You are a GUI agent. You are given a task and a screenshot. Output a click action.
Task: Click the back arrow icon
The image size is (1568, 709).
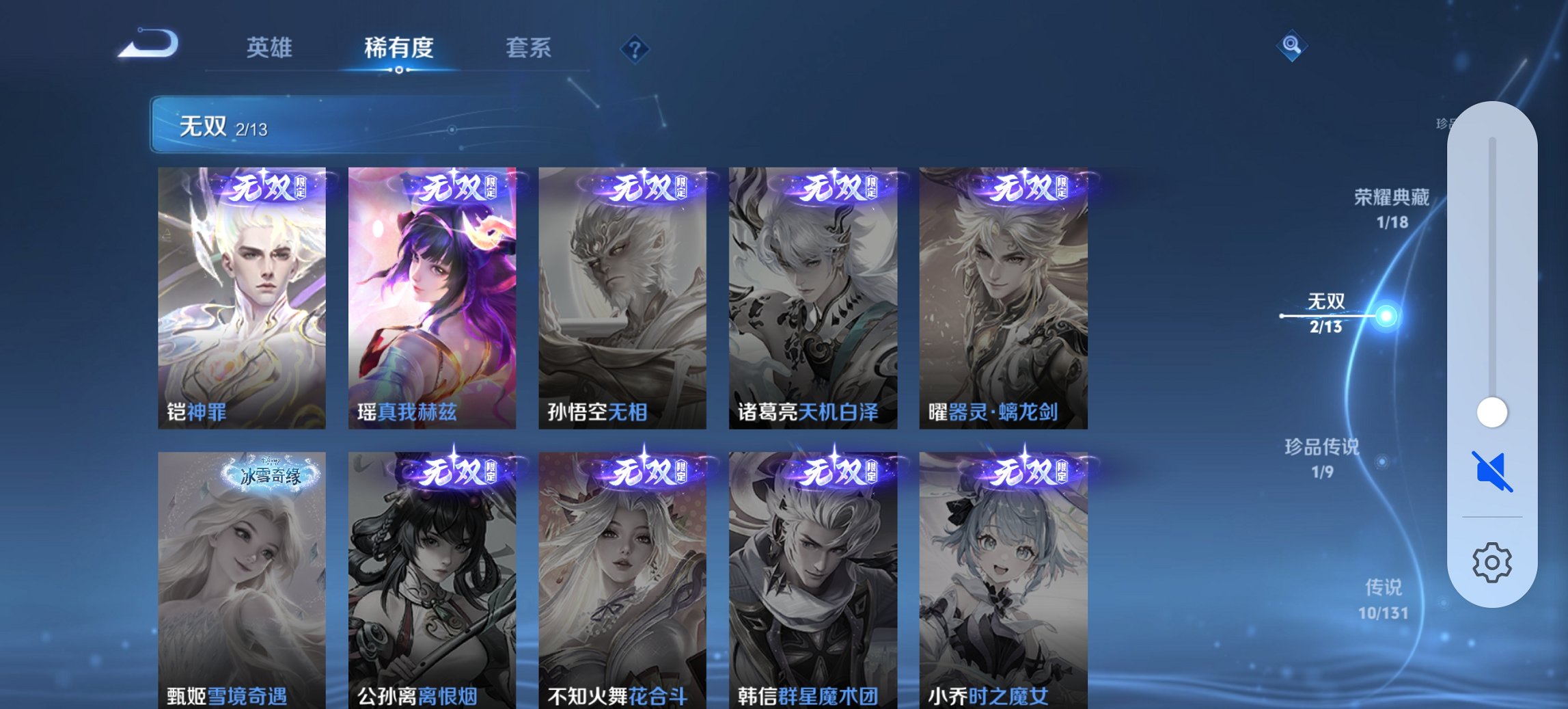[x=149, y=44]
